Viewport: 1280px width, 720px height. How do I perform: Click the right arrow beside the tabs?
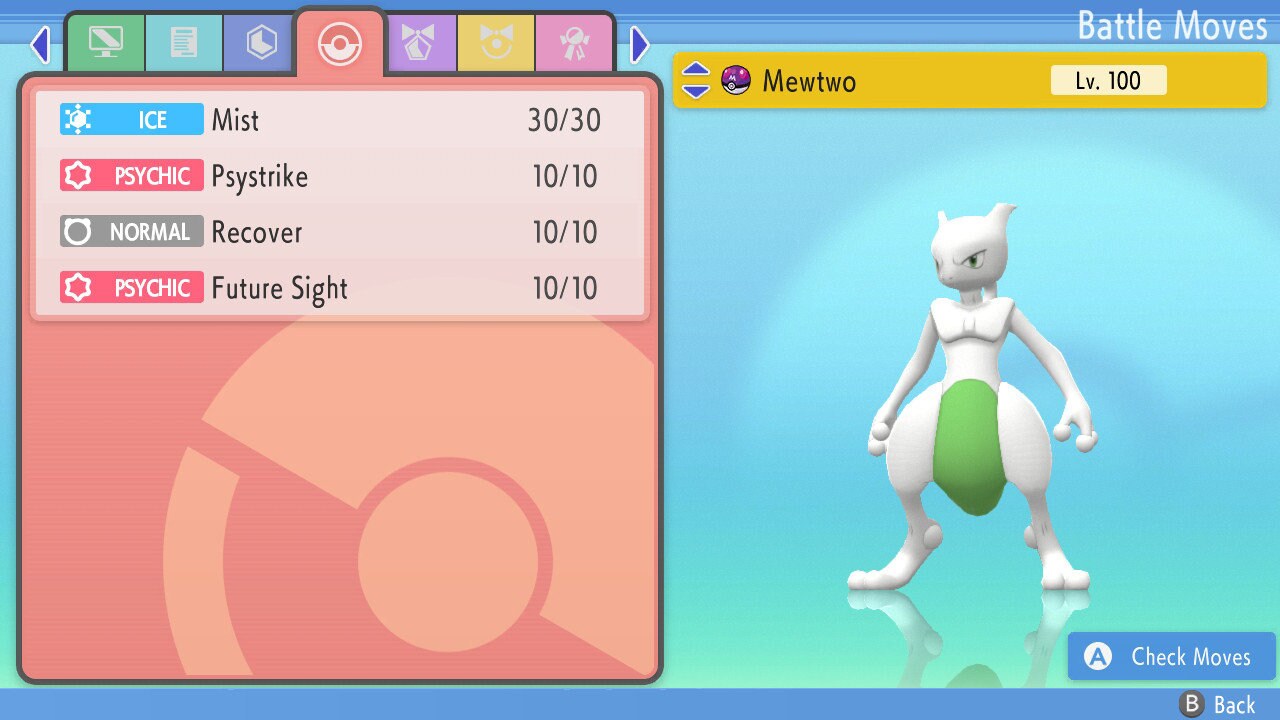pyautogui.click(x=640, y=44)
